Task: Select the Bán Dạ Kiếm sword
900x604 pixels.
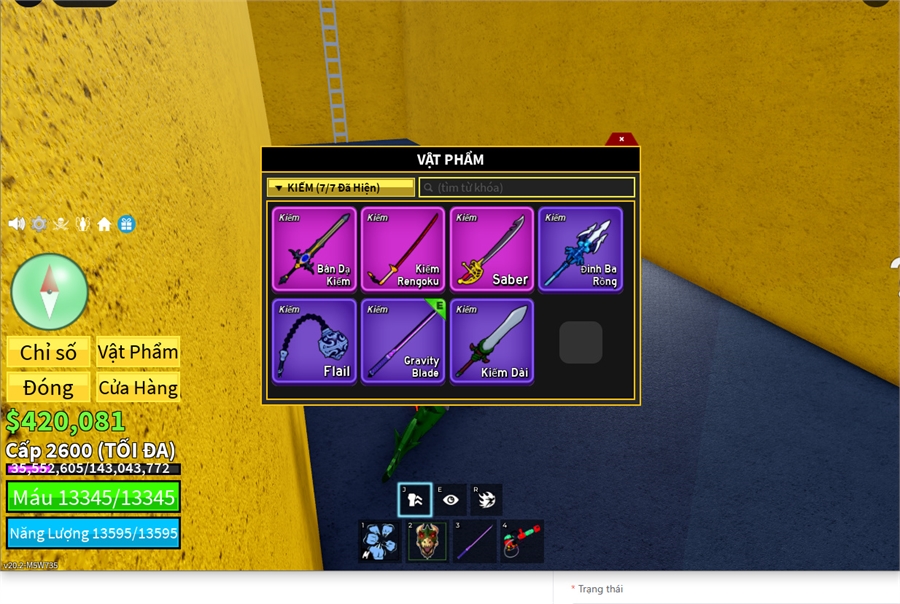Action: tap(314, 249)
